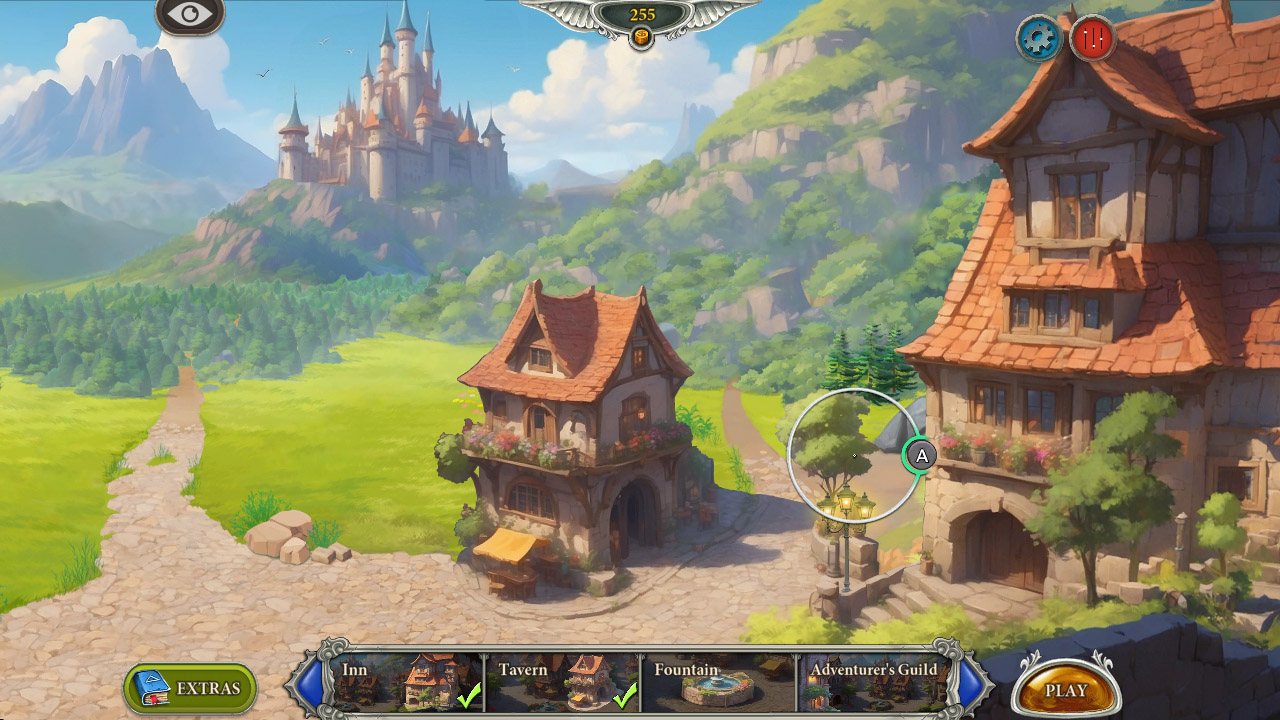Click the red sliders options button
The height and width of the screenshot is (720, 1280).
click(1092, 39)
